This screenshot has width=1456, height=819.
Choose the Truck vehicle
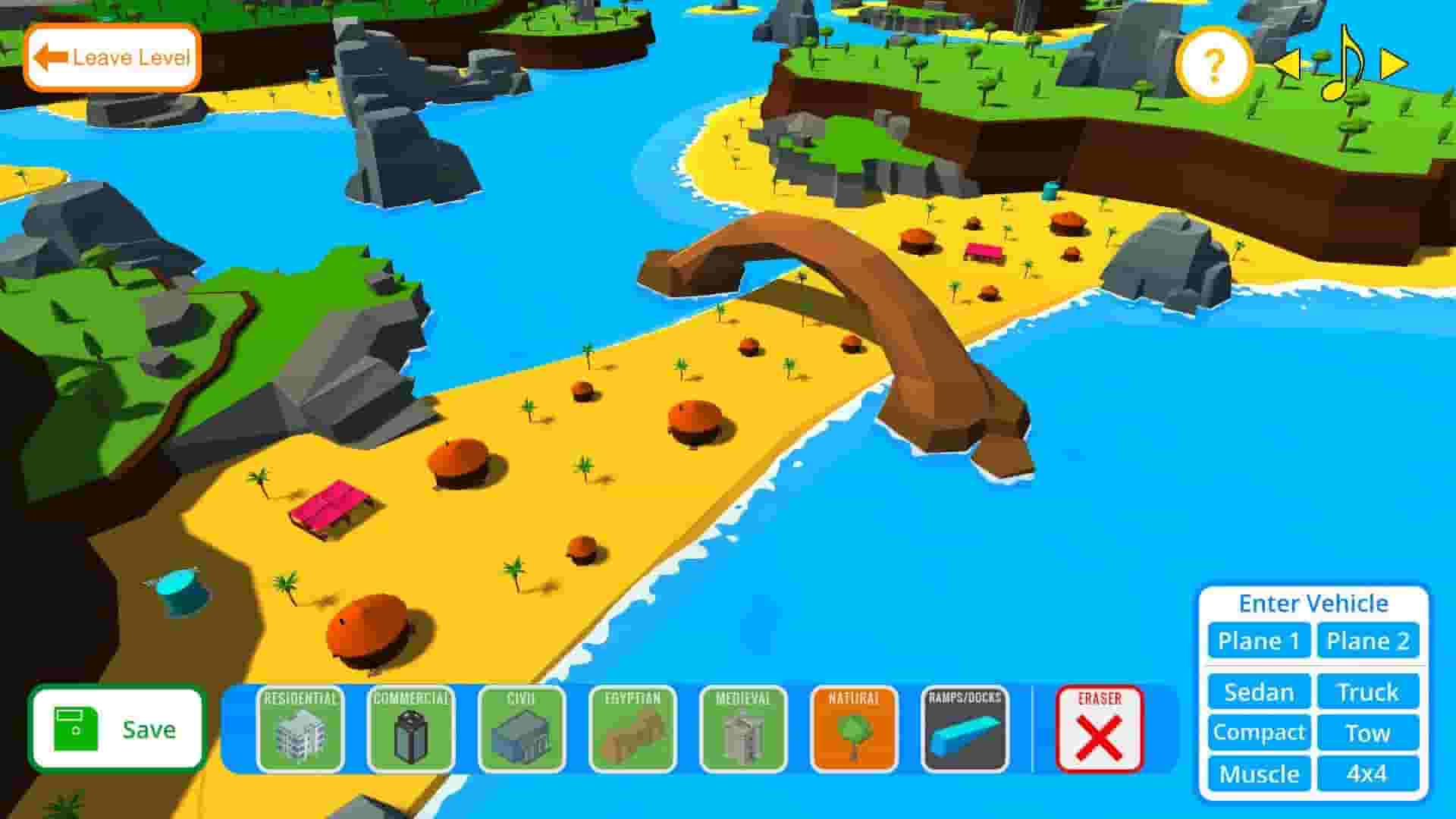click(1368, 692)
